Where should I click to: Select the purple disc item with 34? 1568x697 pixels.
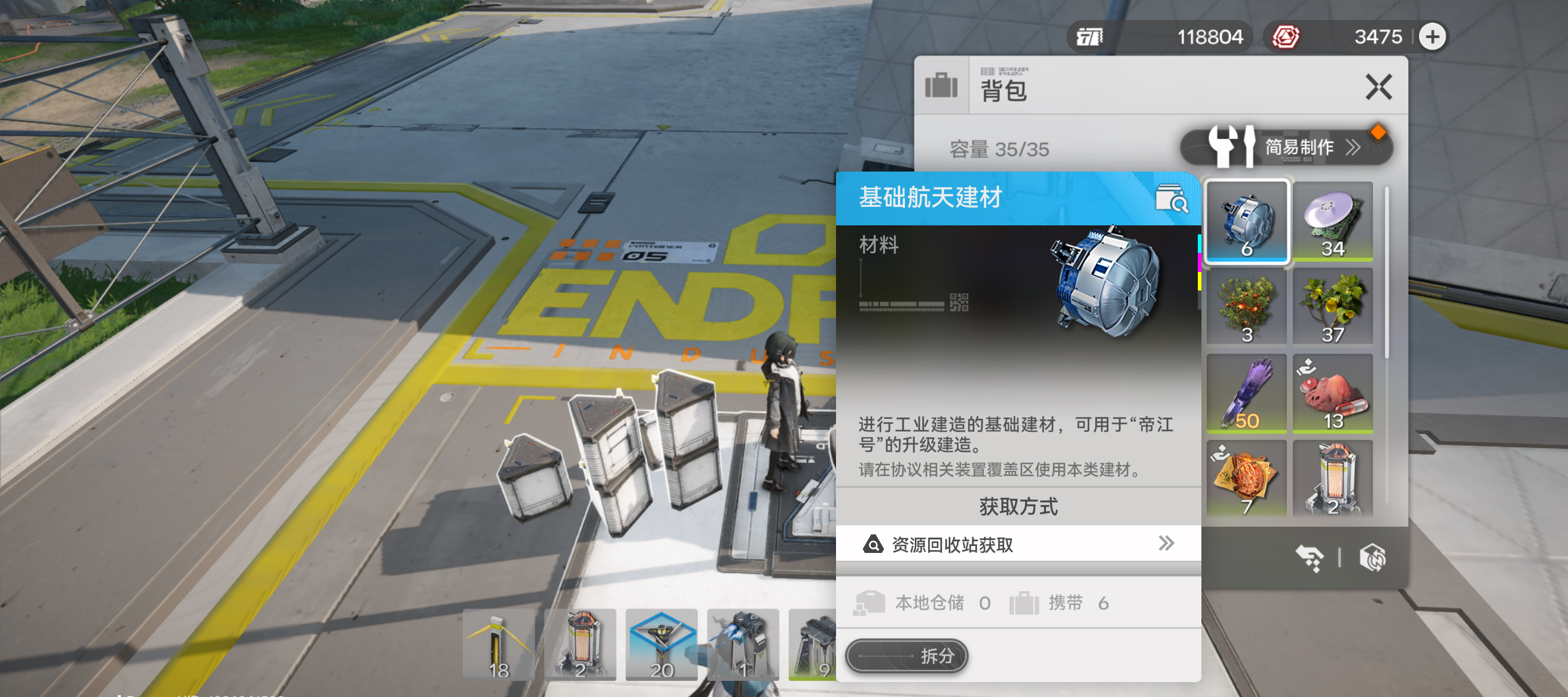[1332, 221]
